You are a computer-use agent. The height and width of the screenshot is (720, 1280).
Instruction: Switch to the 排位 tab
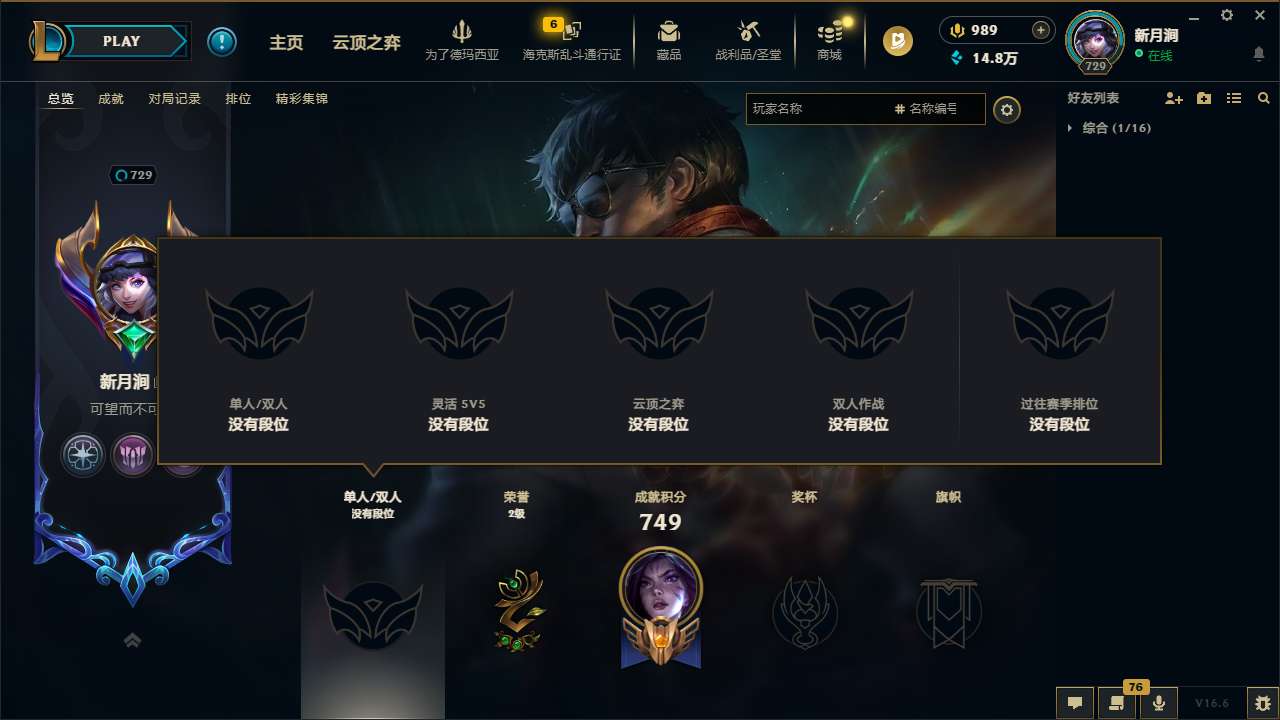point(238,99)
